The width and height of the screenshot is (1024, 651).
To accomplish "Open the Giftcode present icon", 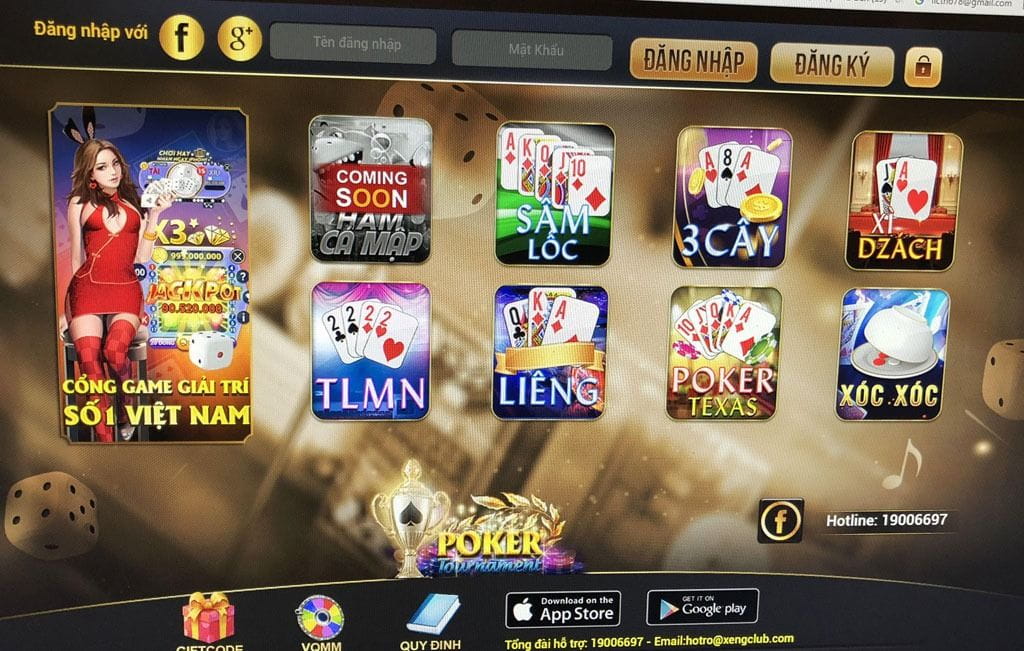I will point(209,617).
